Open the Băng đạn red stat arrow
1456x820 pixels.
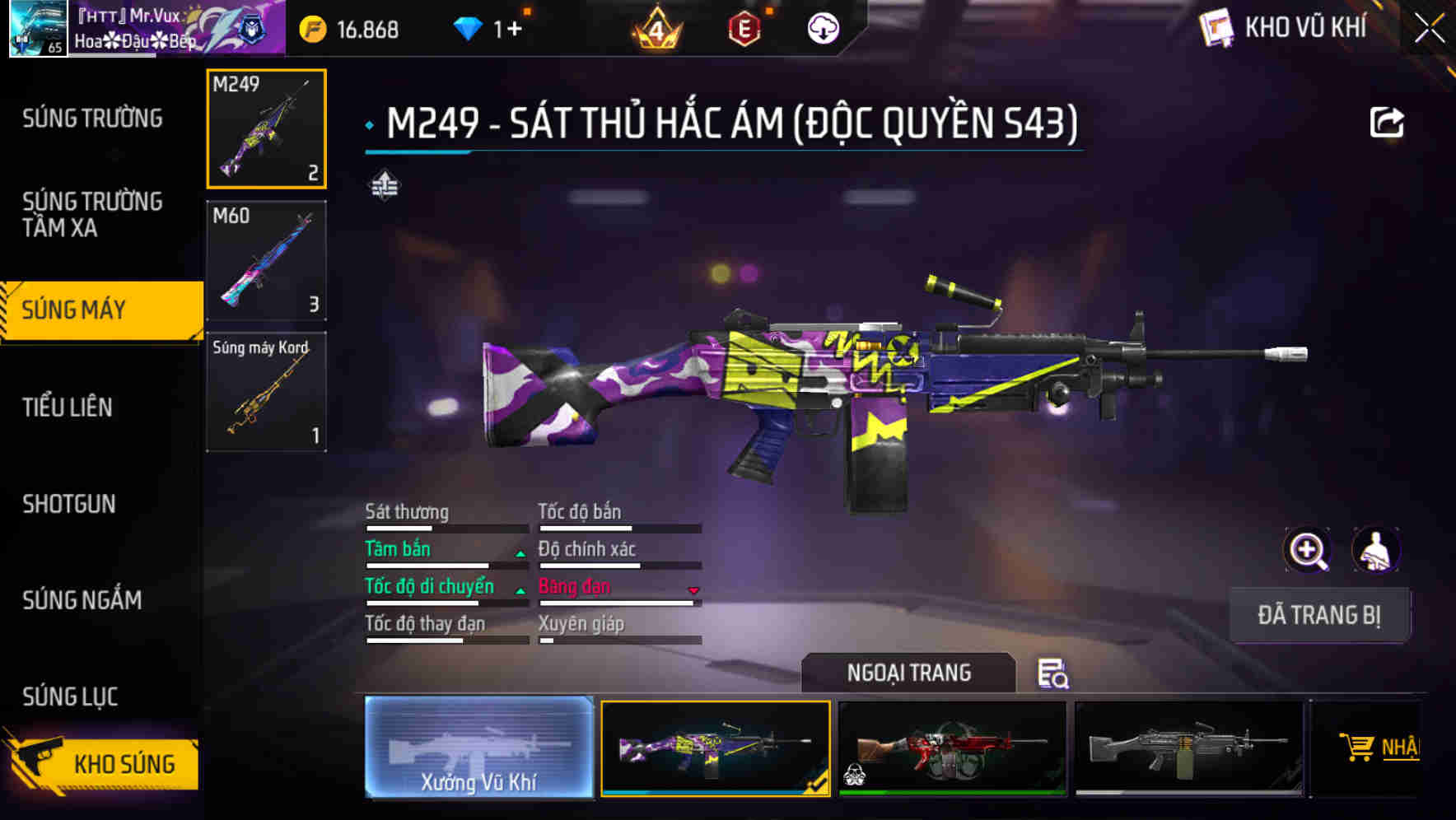pos(693,589)
